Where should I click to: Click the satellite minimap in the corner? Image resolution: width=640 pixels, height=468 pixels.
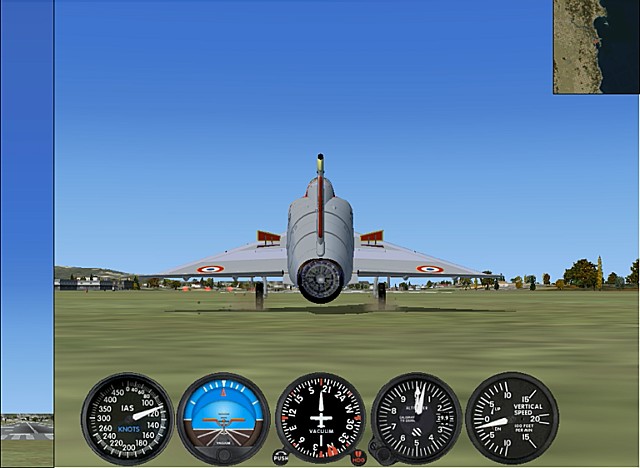596,47
